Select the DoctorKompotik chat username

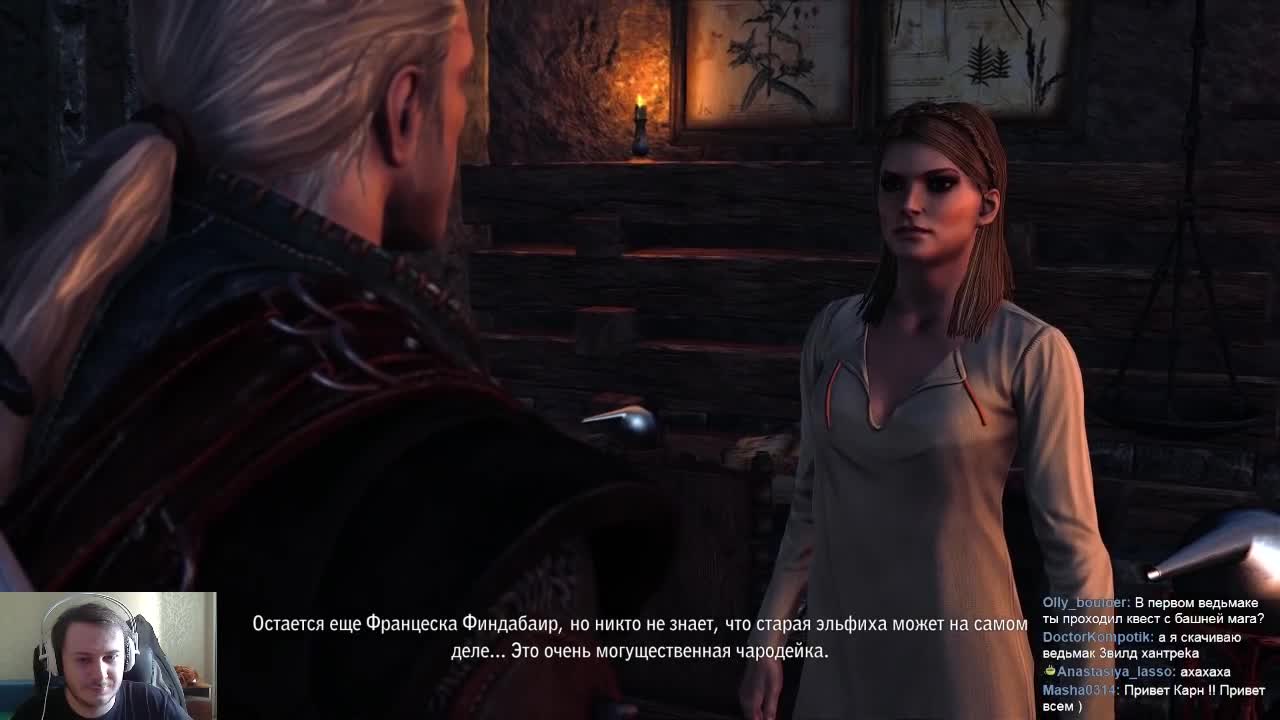click(1098, 637)
